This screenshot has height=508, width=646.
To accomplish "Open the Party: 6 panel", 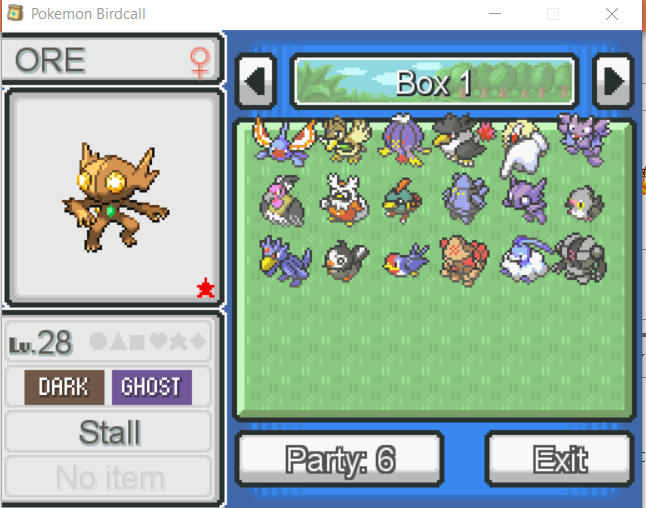I will (x=340, y=459).
